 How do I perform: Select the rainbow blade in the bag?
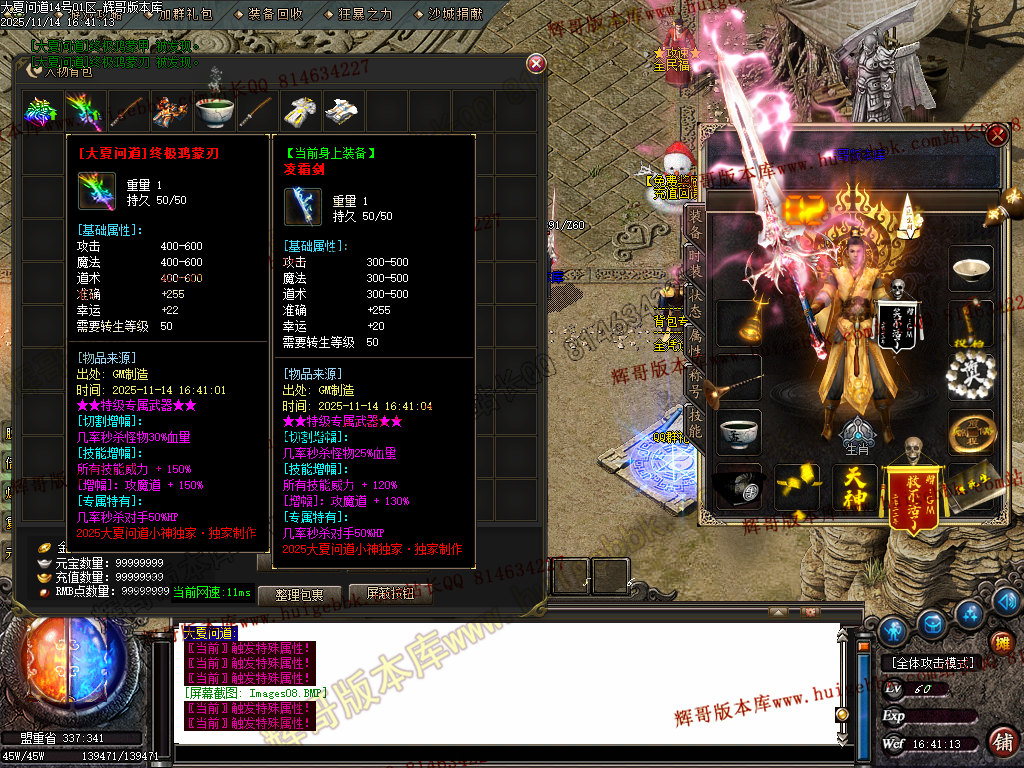[84, 111]
